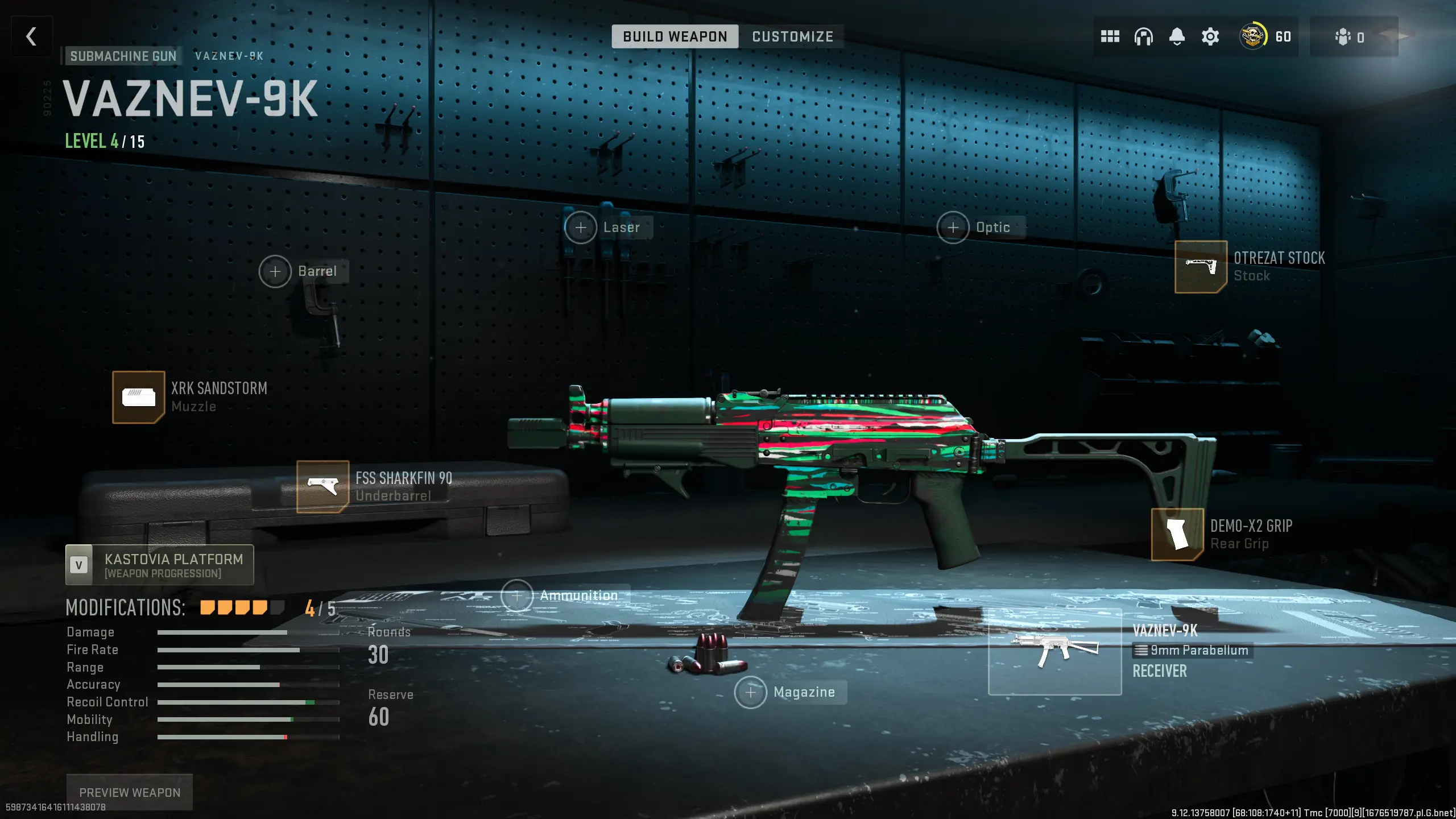The width and height of the screenshot is (1456, 819).
Task: Open the XRK Sandstorm muzzle attachment
Action: coord(138,398)
